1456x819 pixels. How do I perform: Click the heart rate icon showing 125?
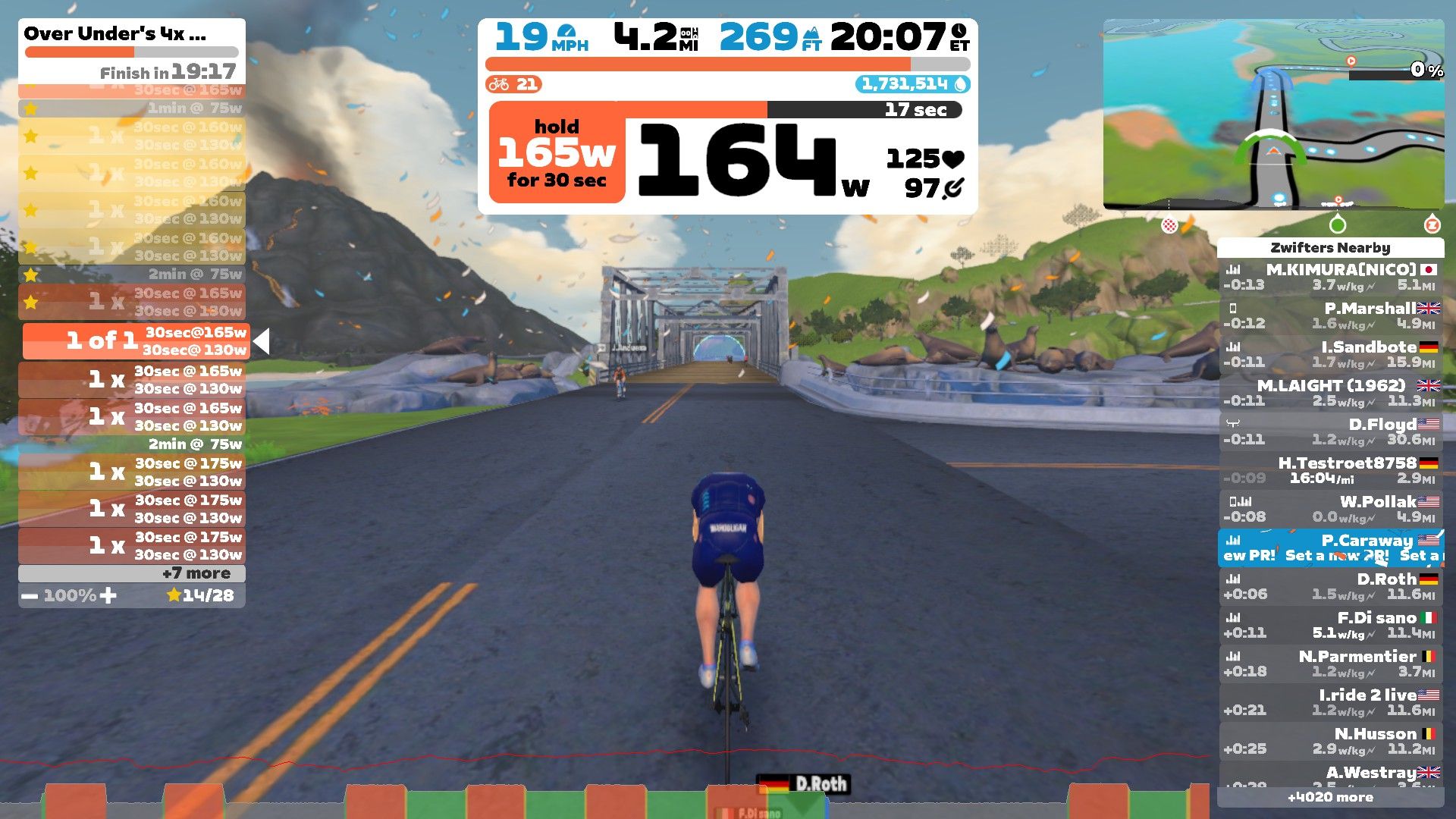(953, 159)
